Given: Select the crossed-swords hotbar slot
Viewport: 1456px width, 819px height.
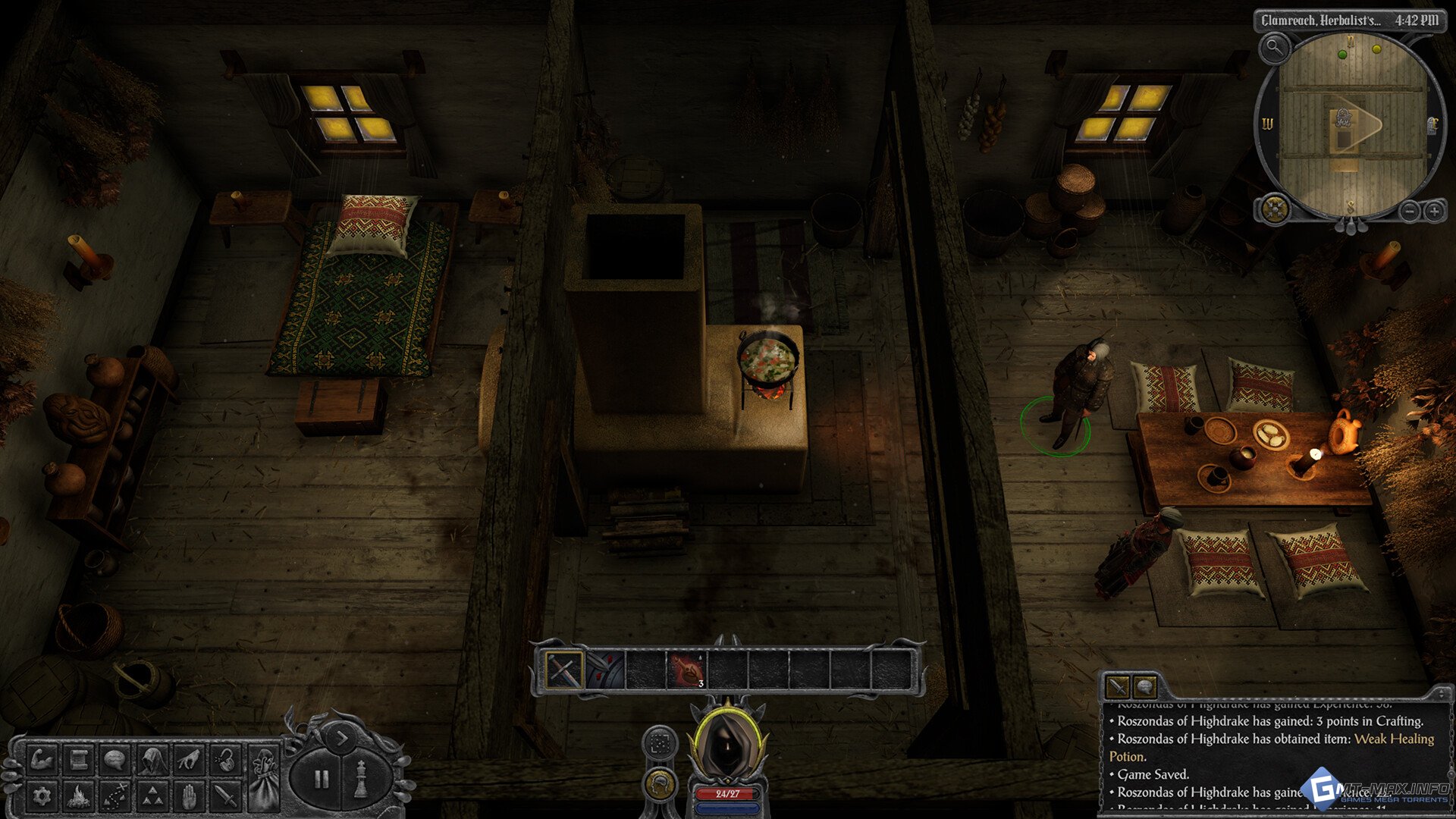Looking at the screenshot, I should 563,670.
